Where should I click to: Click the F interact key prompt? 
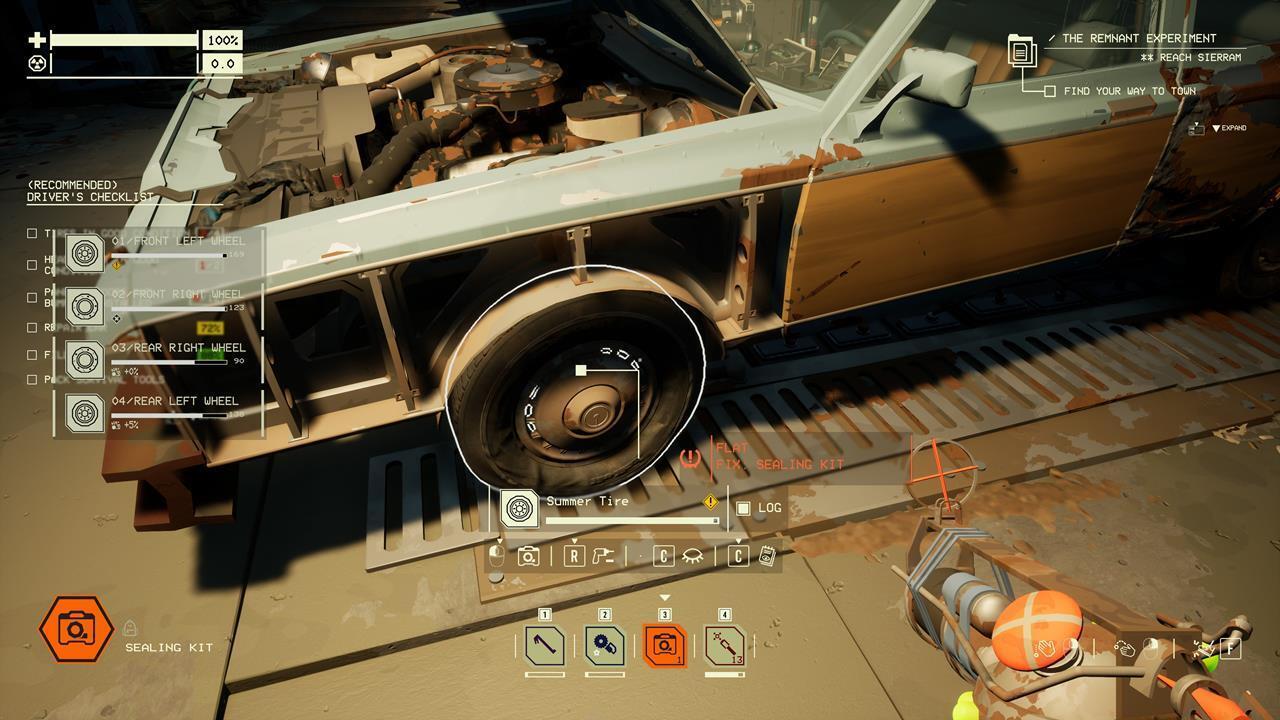pyautogui.click(x=1230, y=648)
